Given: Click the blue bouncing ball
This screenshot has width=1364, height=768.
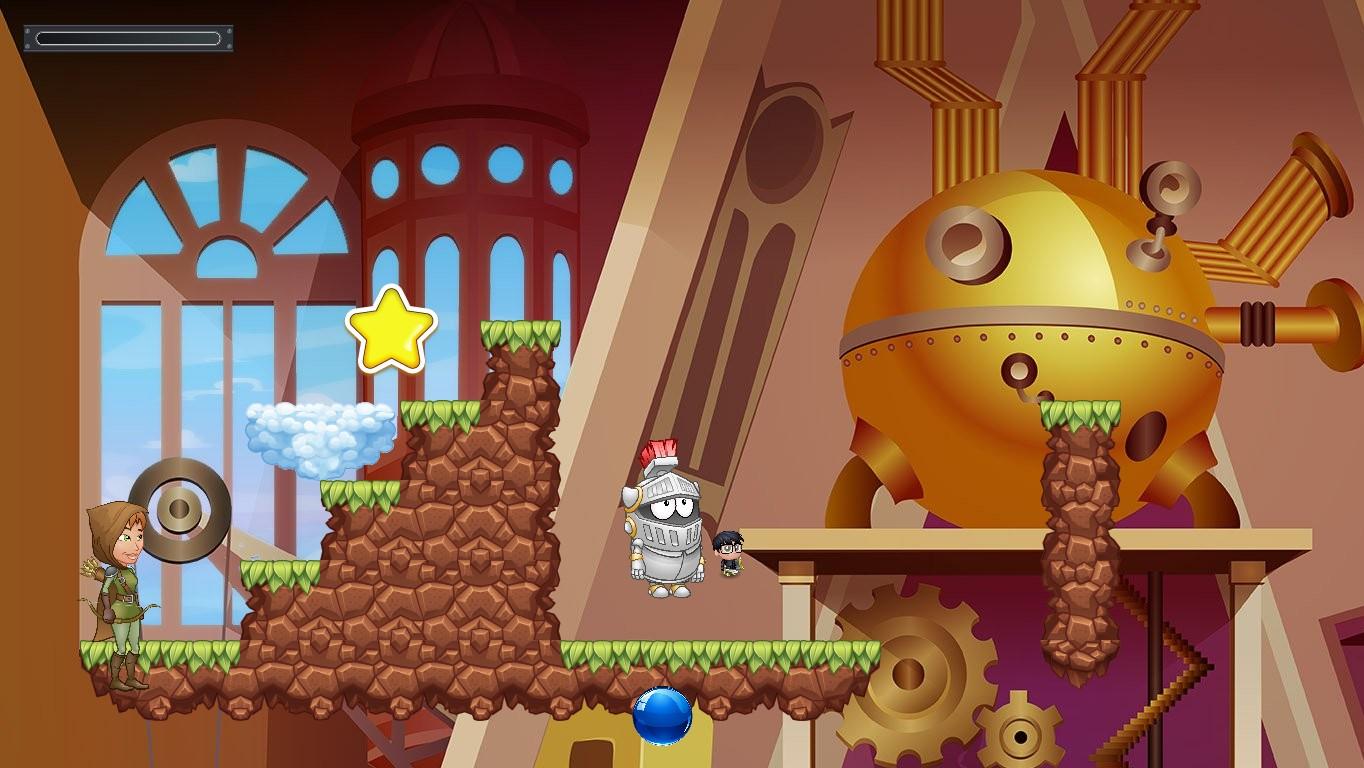Looking at the screenshot, I should point(662,713).
